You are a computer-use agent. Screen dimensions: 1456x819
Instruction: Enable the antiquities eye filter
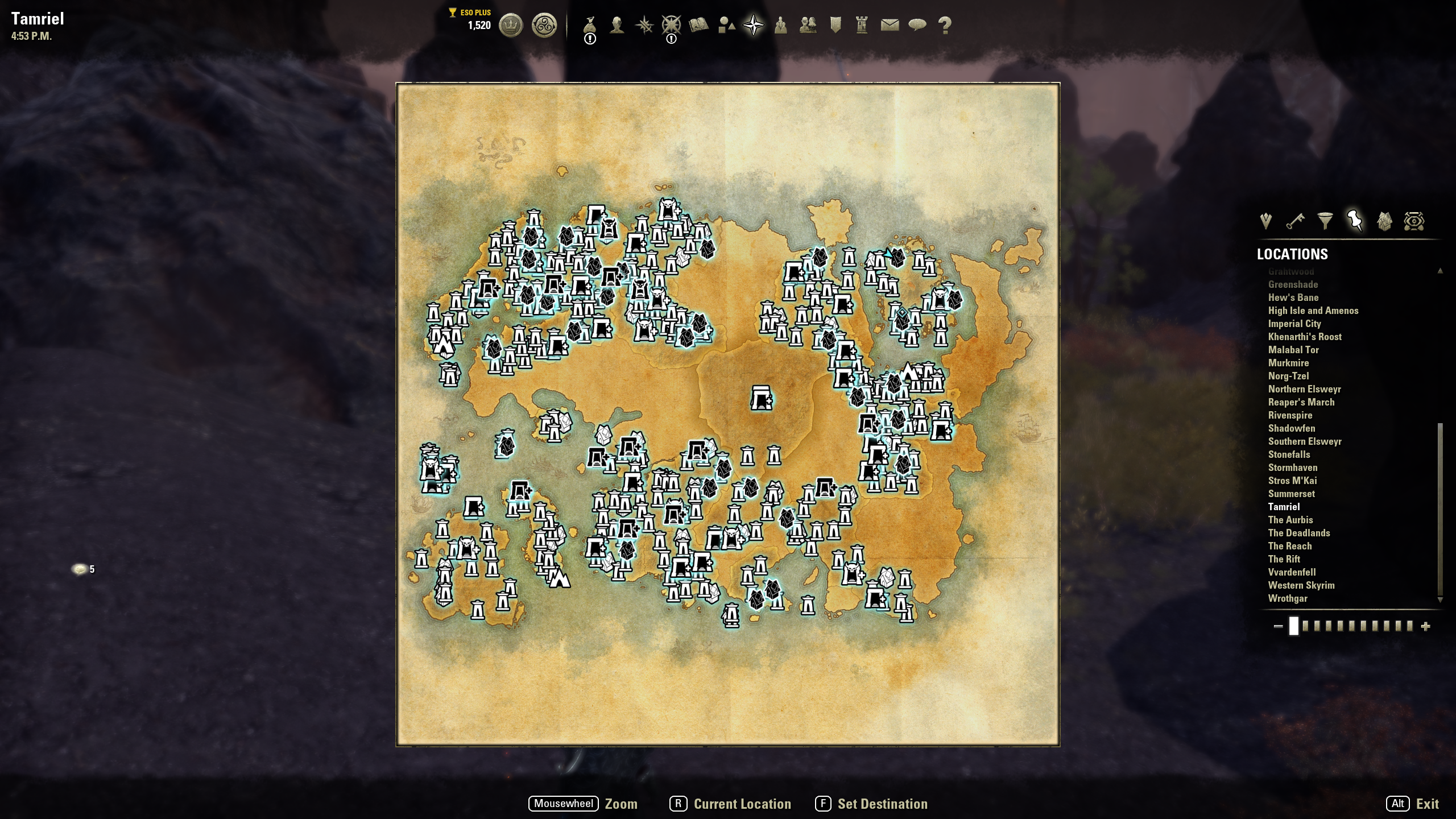point(1414,221)
